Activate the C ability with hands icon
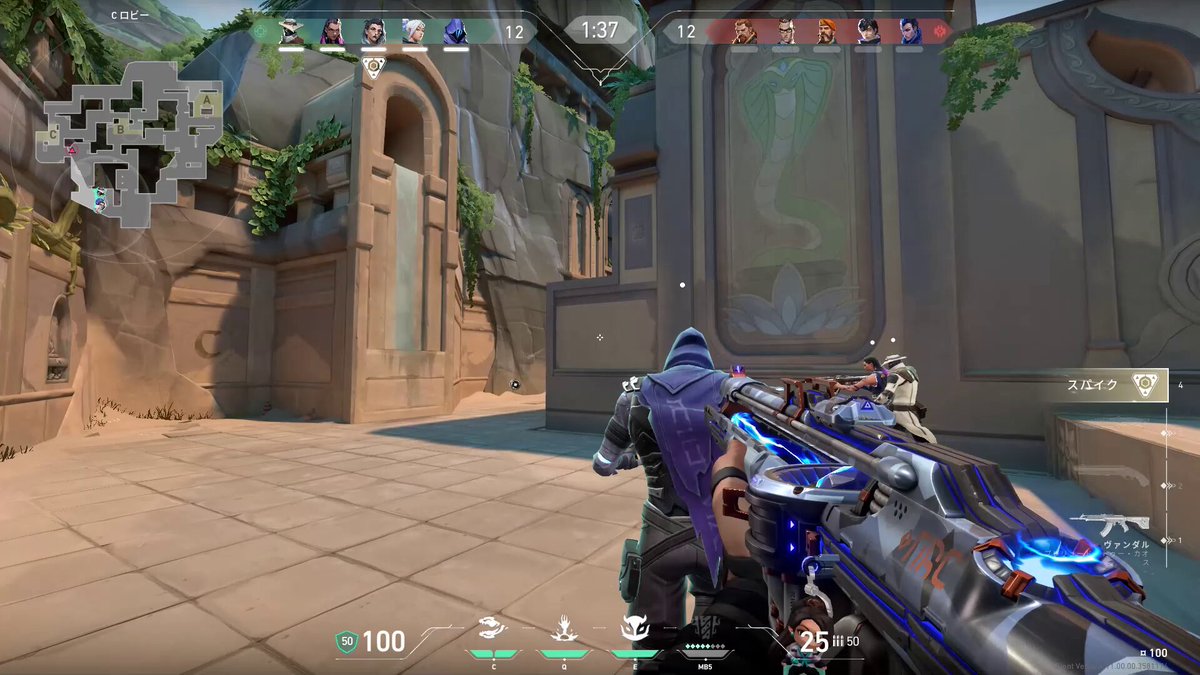The width and height of the screenshot is (1200, 675). pos(493,628)
